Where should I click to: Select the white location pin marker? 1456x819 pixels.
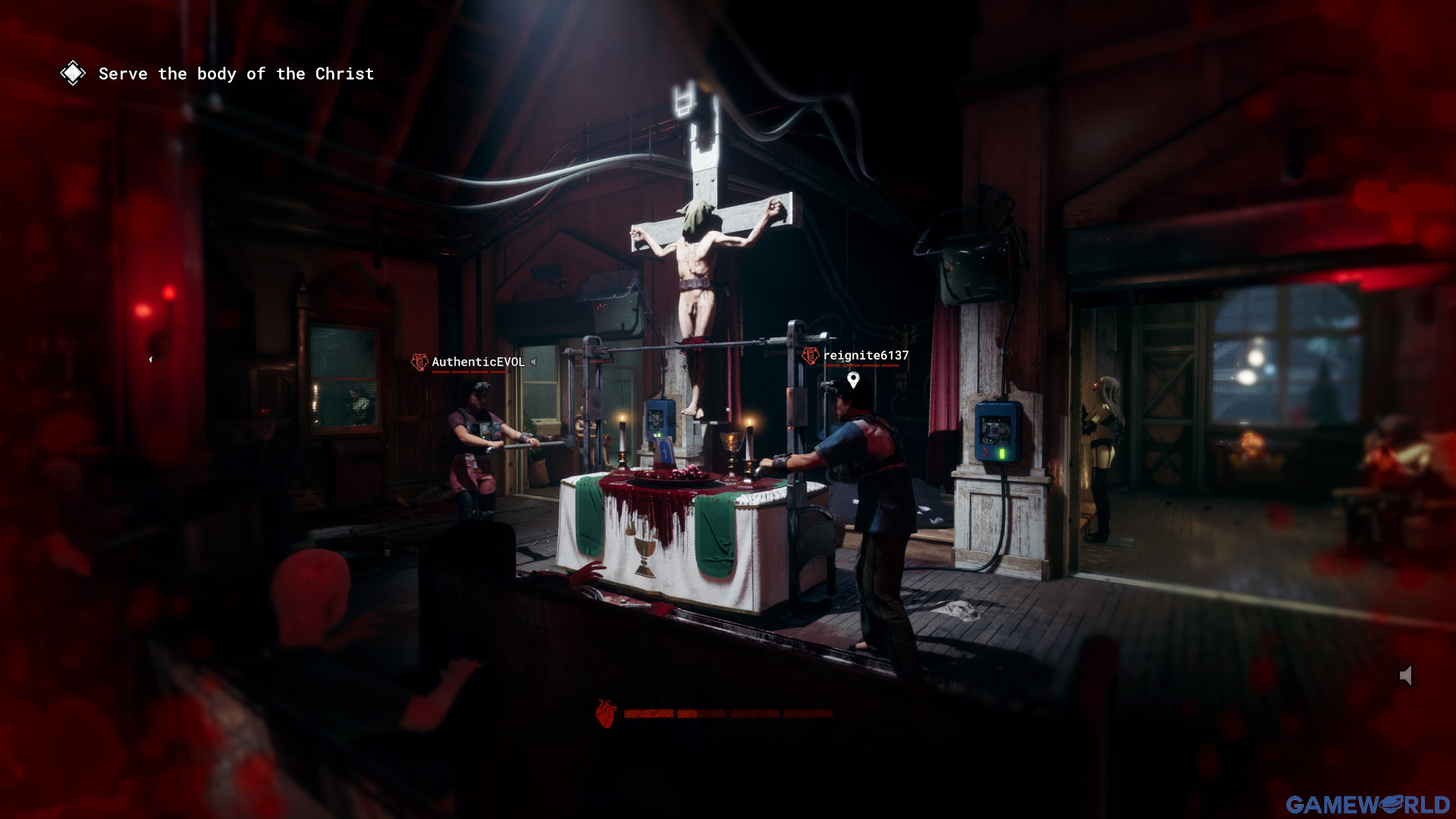(853, 379)
